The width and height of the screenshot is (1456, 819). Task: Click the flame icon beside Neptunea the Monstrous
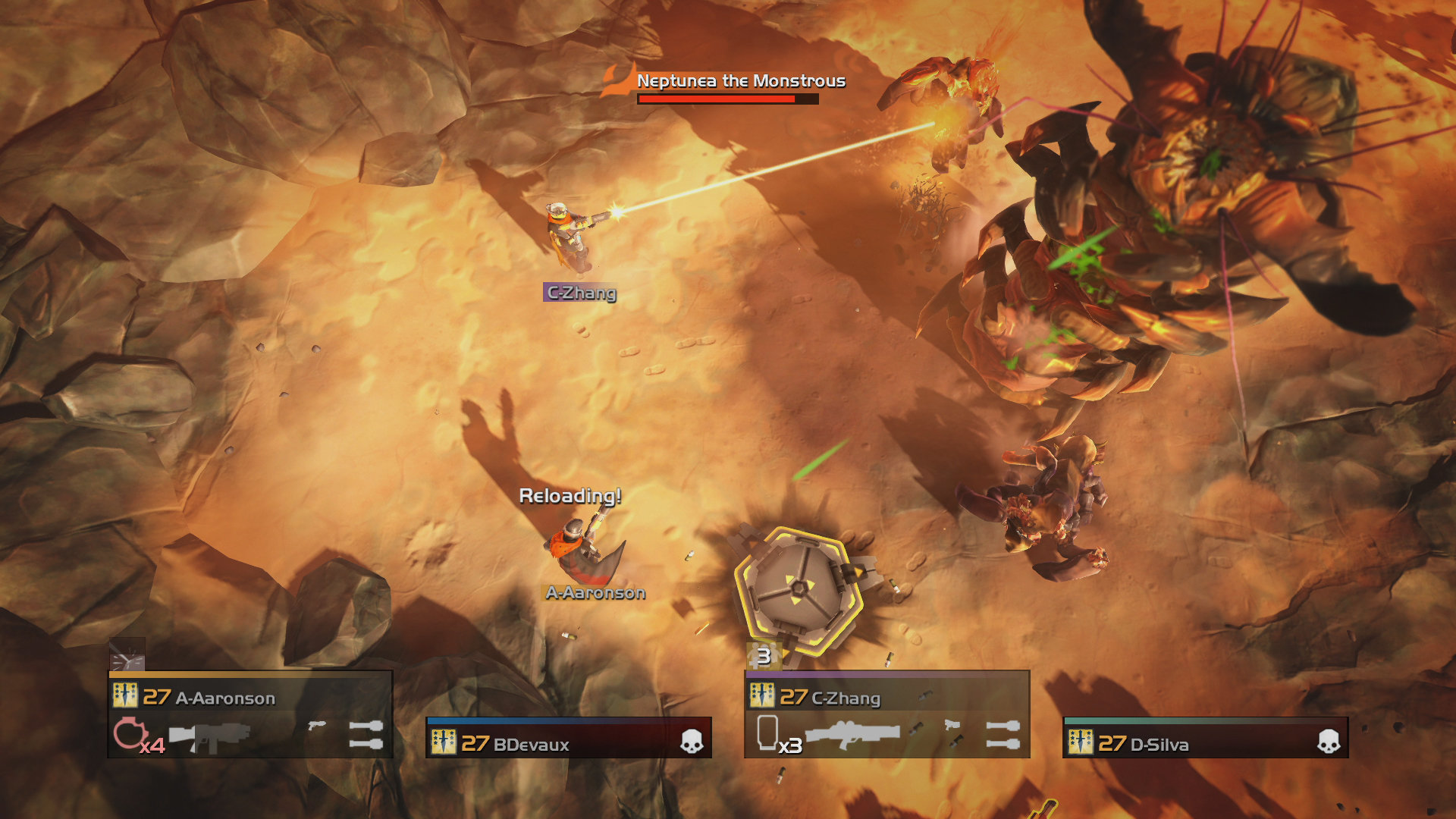coord(616,82)
